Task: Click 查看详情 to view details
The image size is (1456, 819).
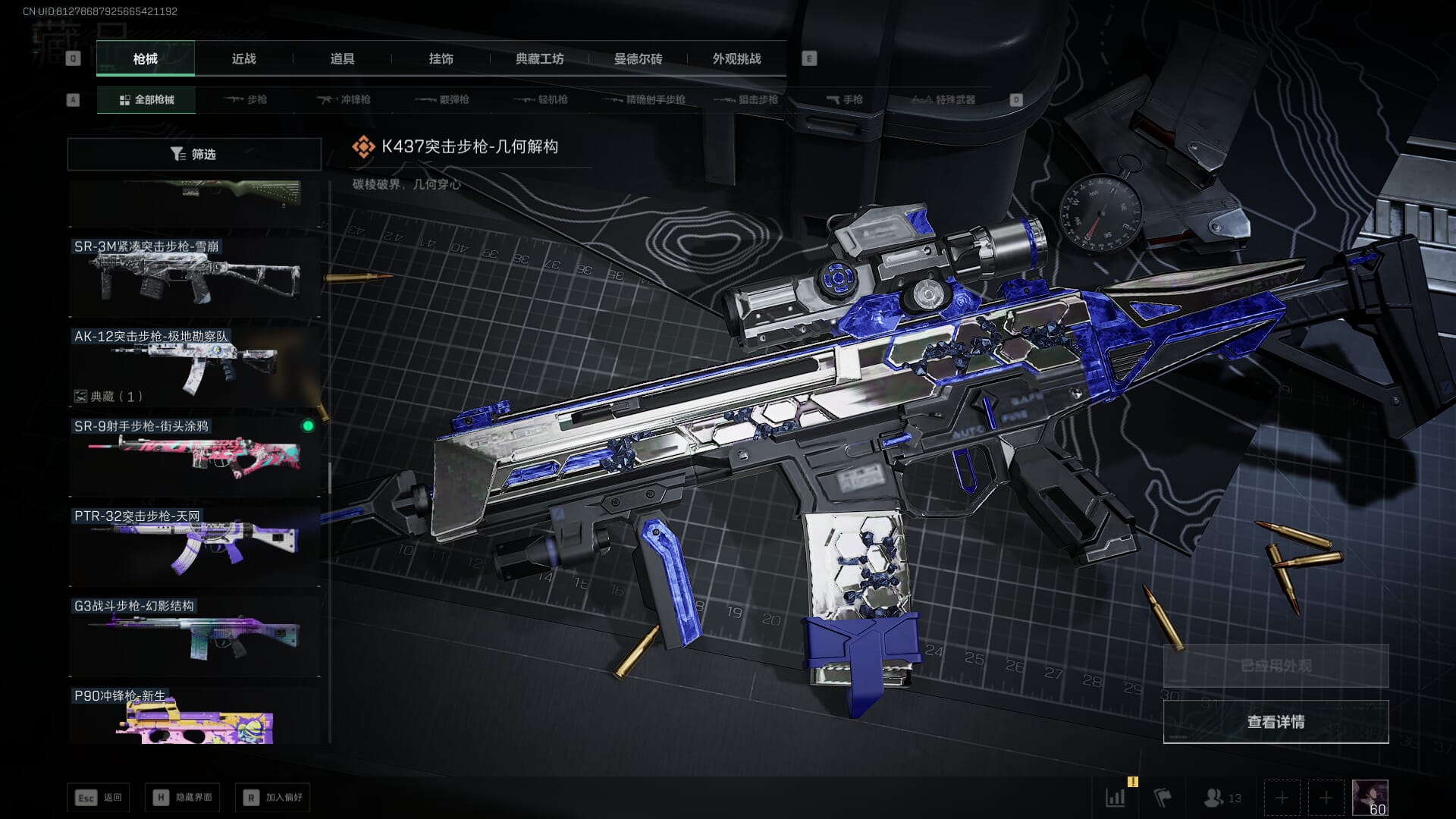Action: pos(1276,722)
